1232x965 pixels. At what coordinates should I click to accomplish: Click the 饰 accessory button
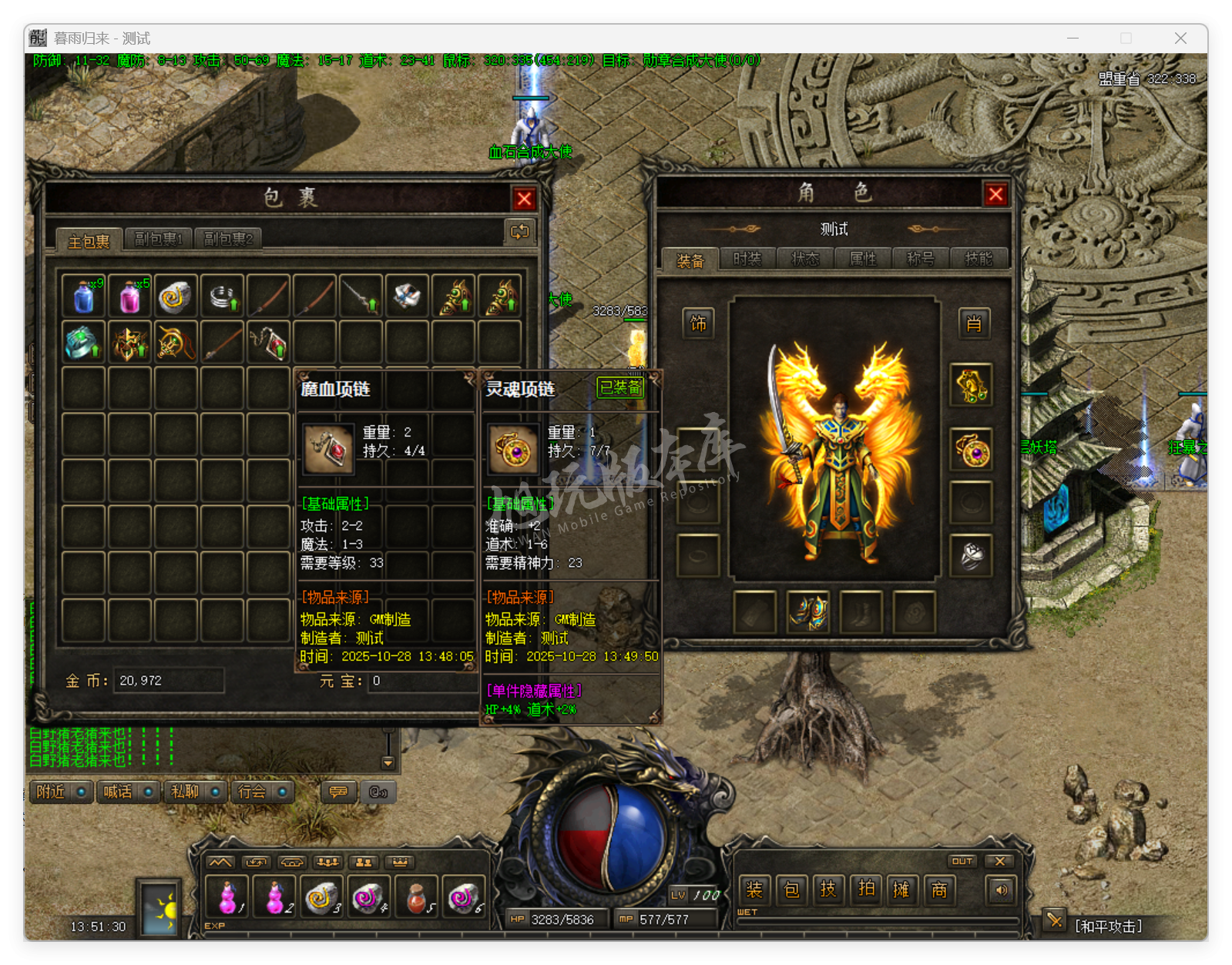[698, 323]
